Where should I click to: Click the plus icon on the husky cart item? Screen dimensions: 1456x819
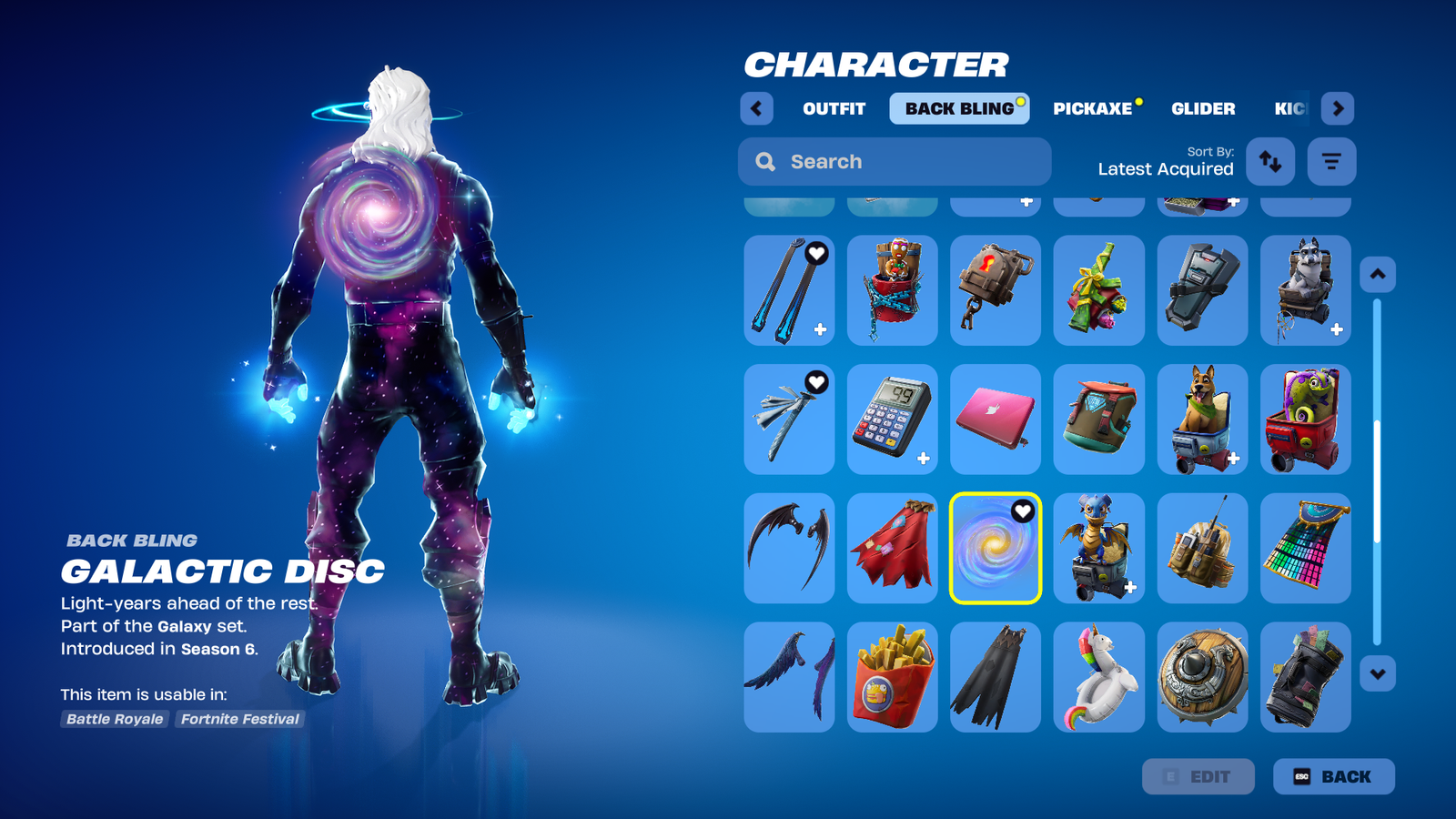click(1336, 328)
